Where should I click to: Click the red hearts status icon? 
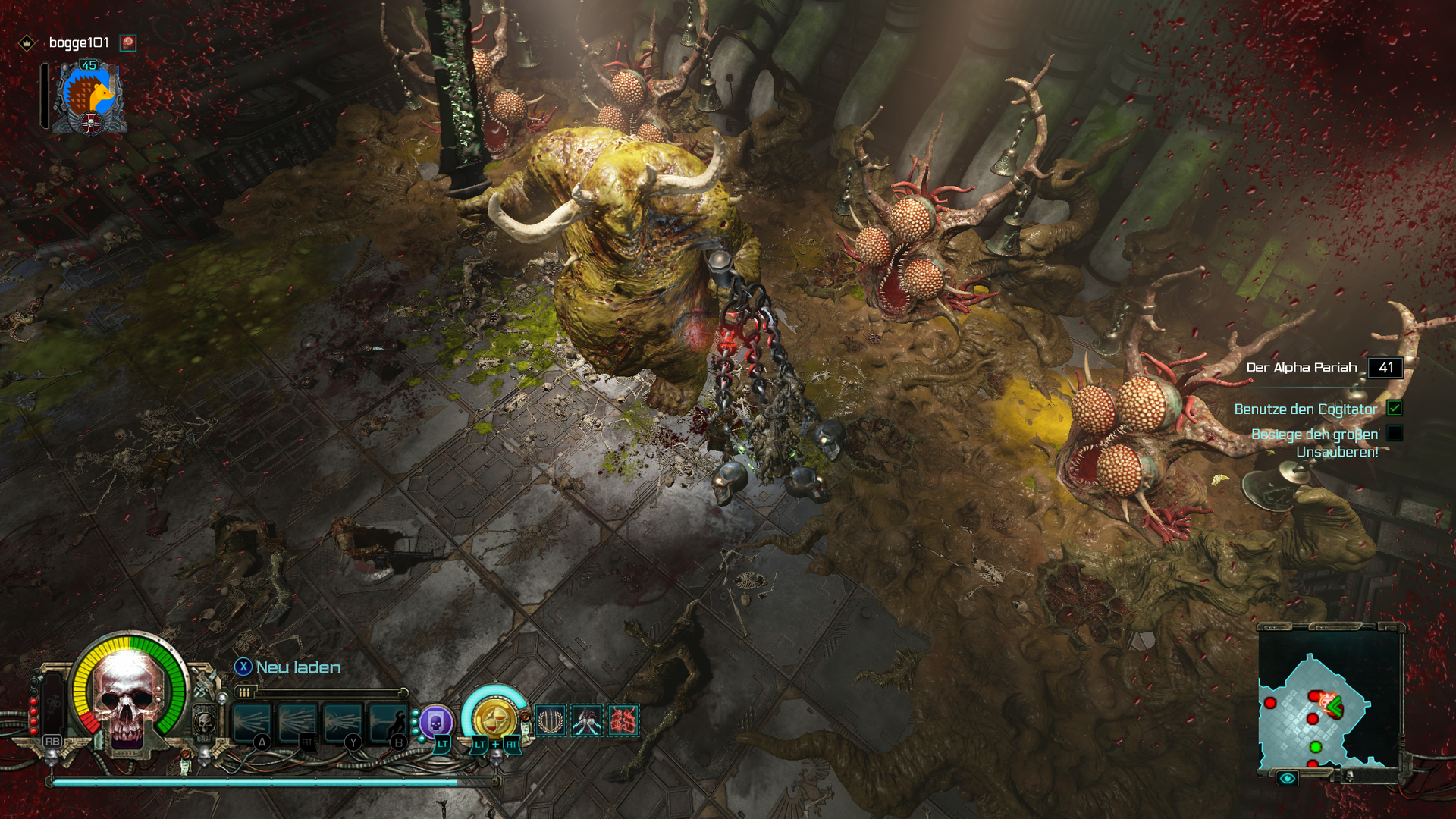623,720
